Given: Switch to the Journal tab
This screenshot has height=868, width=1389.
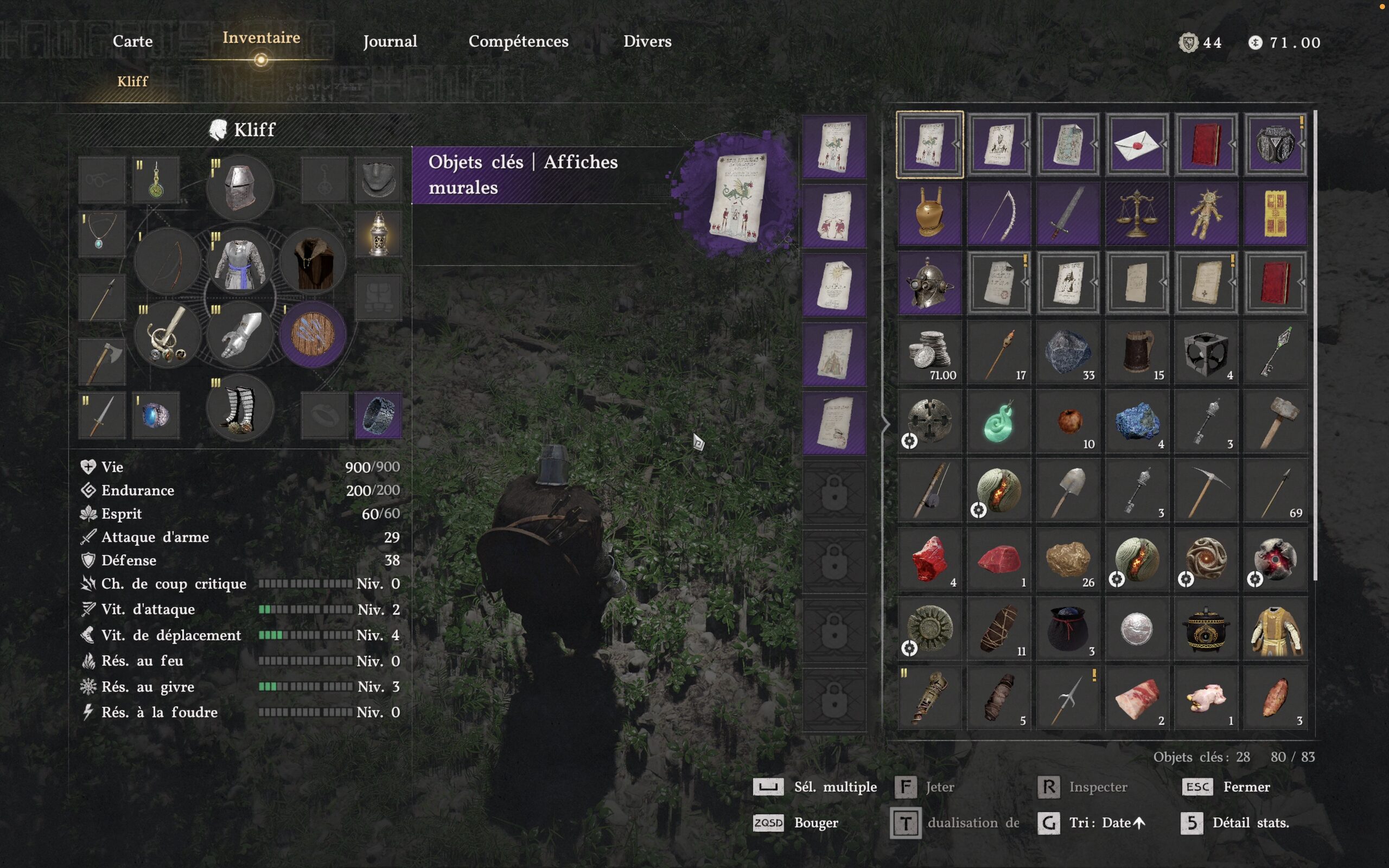Looking at the screenshot, I should 390,41.
